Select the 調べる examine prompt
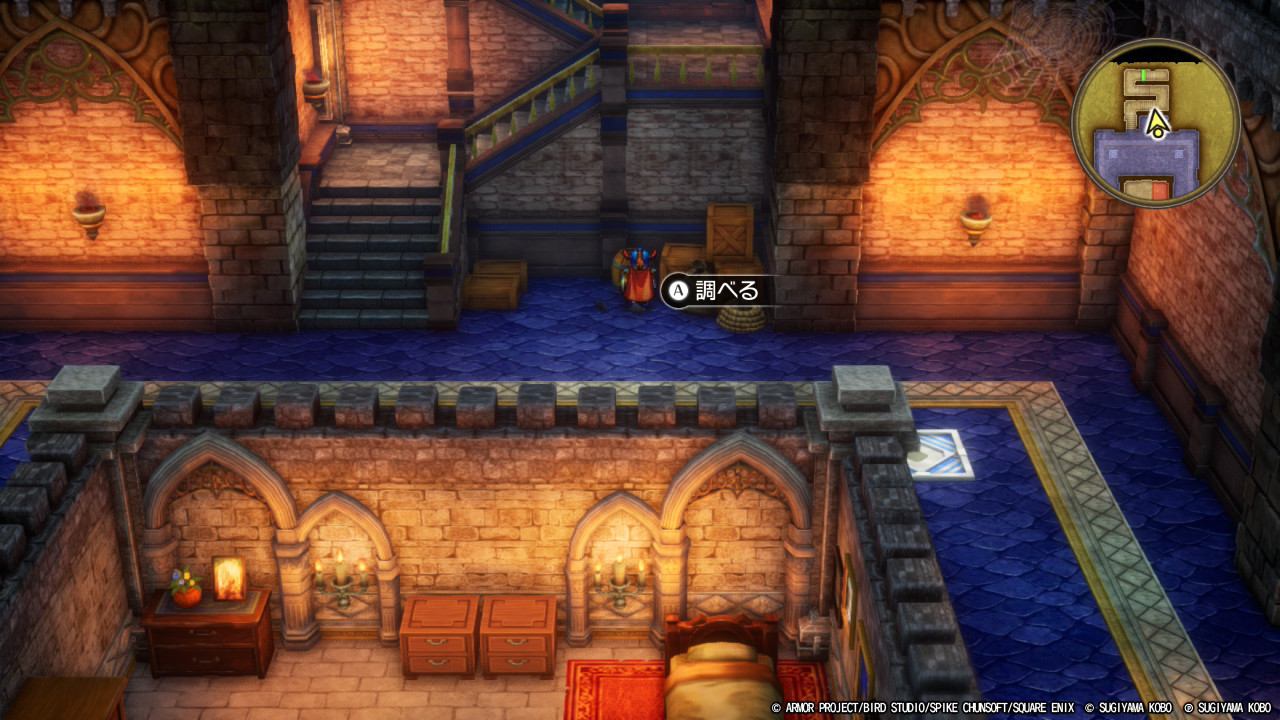Viewport: 1280px width, 720px height. pos(714,291)
